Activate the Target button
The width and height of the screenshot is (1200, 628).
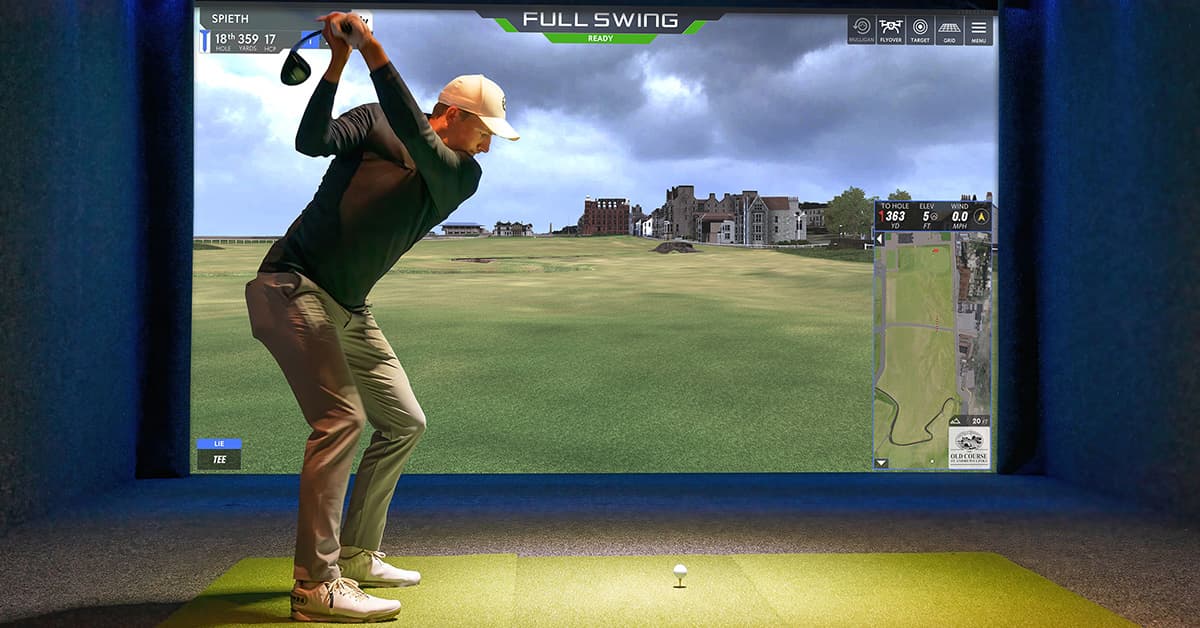[920, 29]
